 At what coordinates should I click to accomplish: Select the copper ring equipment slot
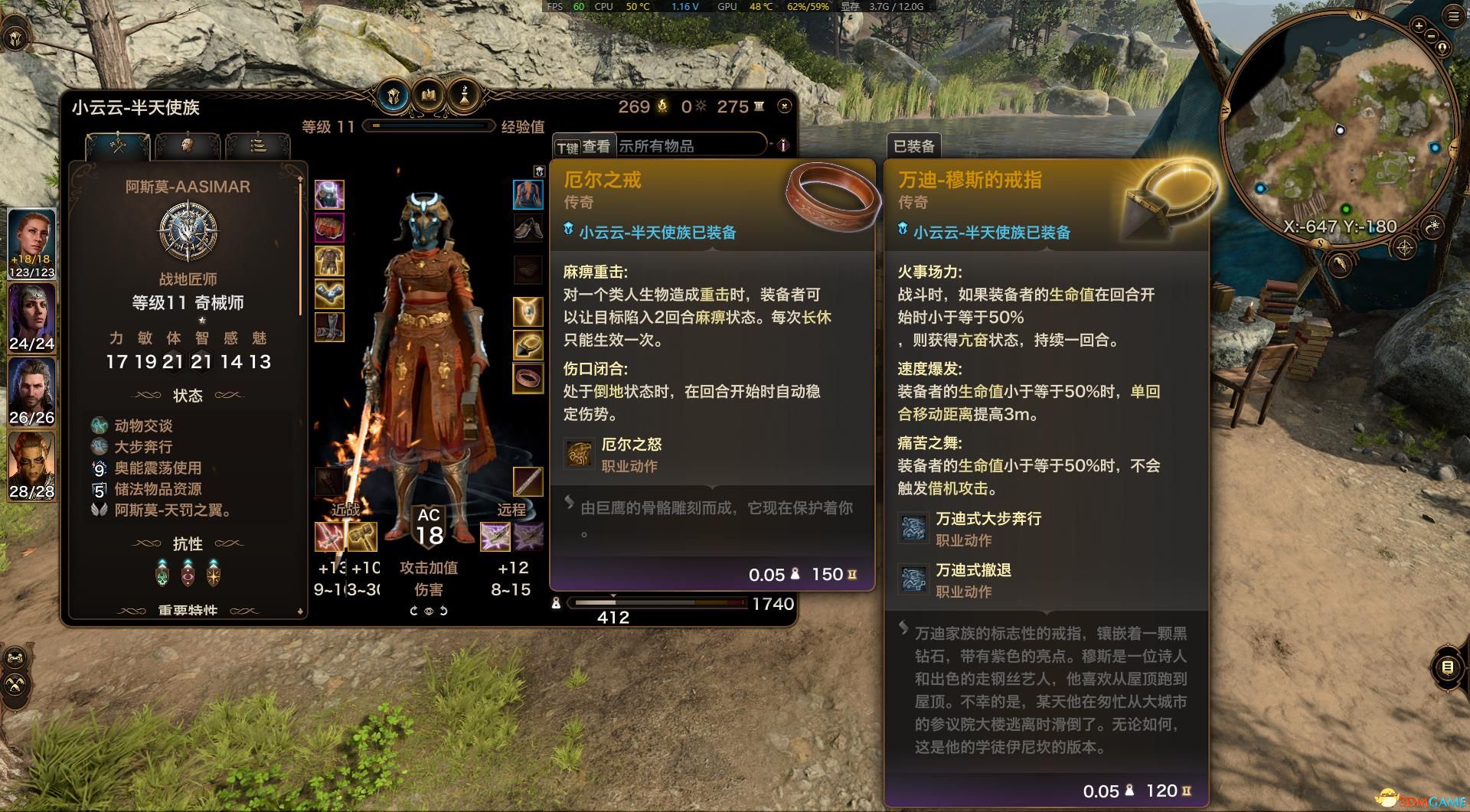point(528,377)
